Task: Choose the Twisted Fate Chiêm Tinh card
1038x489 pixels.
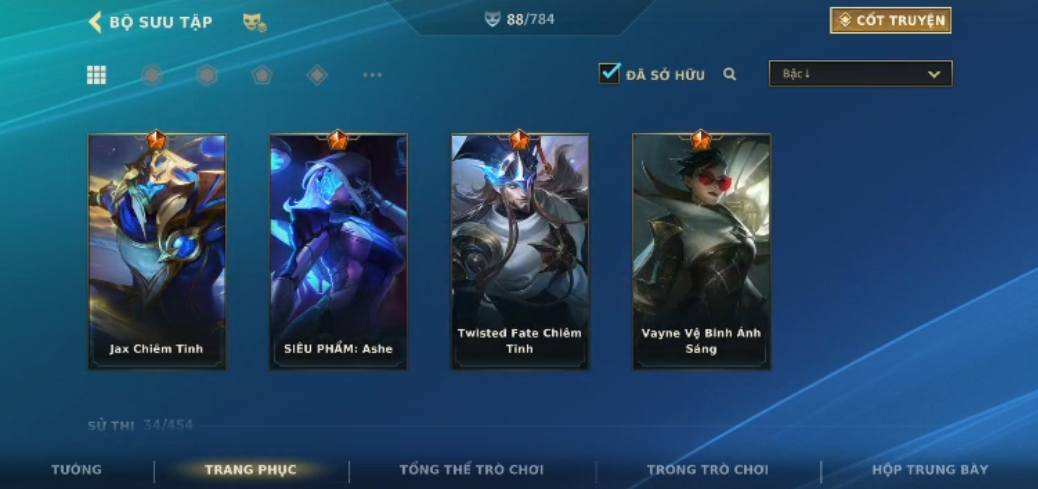Action: click(520, 252)
